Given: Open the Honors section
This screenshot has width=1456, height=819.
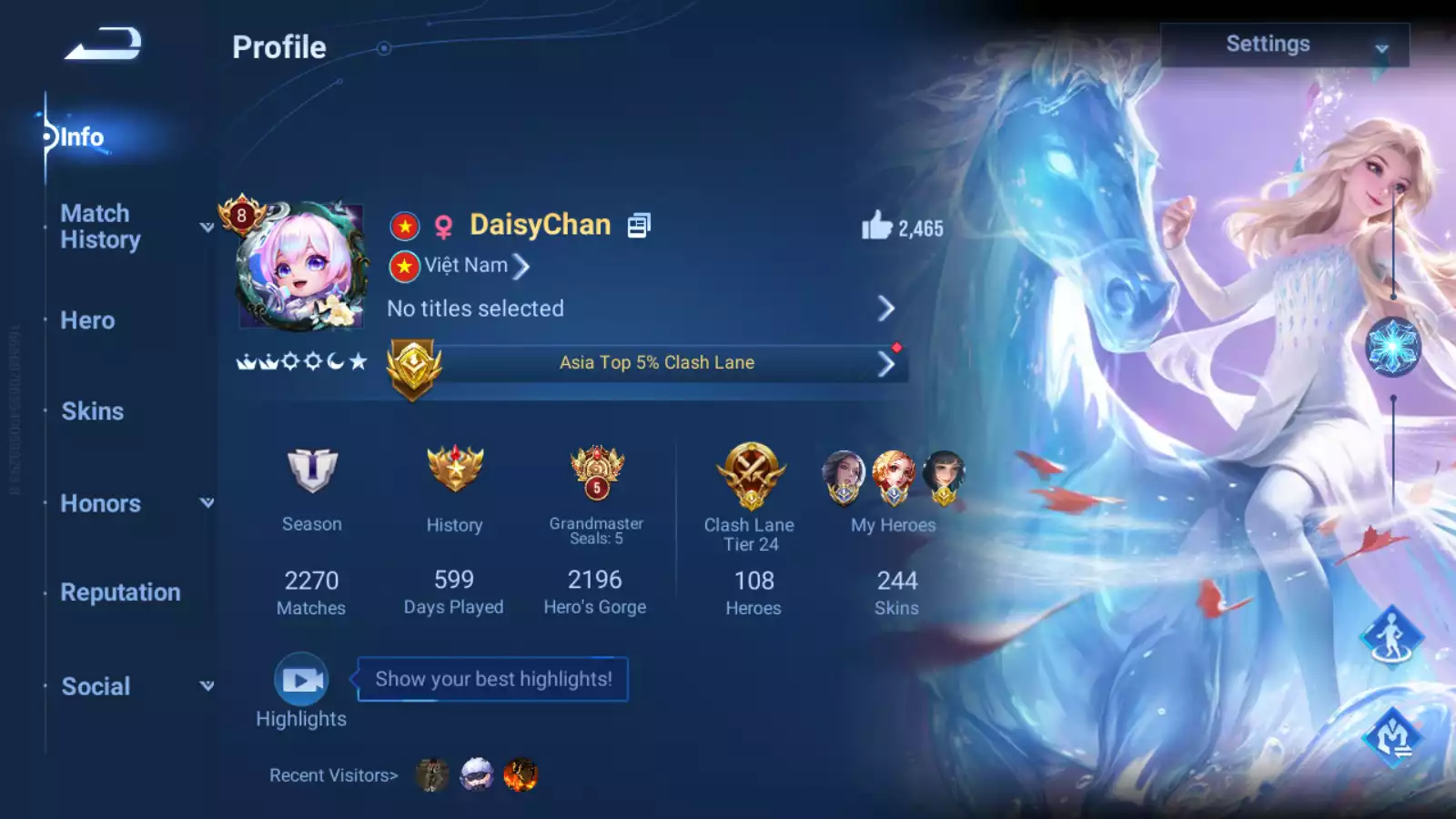Looking at the screenshot, I should click(x=100, y=503).
